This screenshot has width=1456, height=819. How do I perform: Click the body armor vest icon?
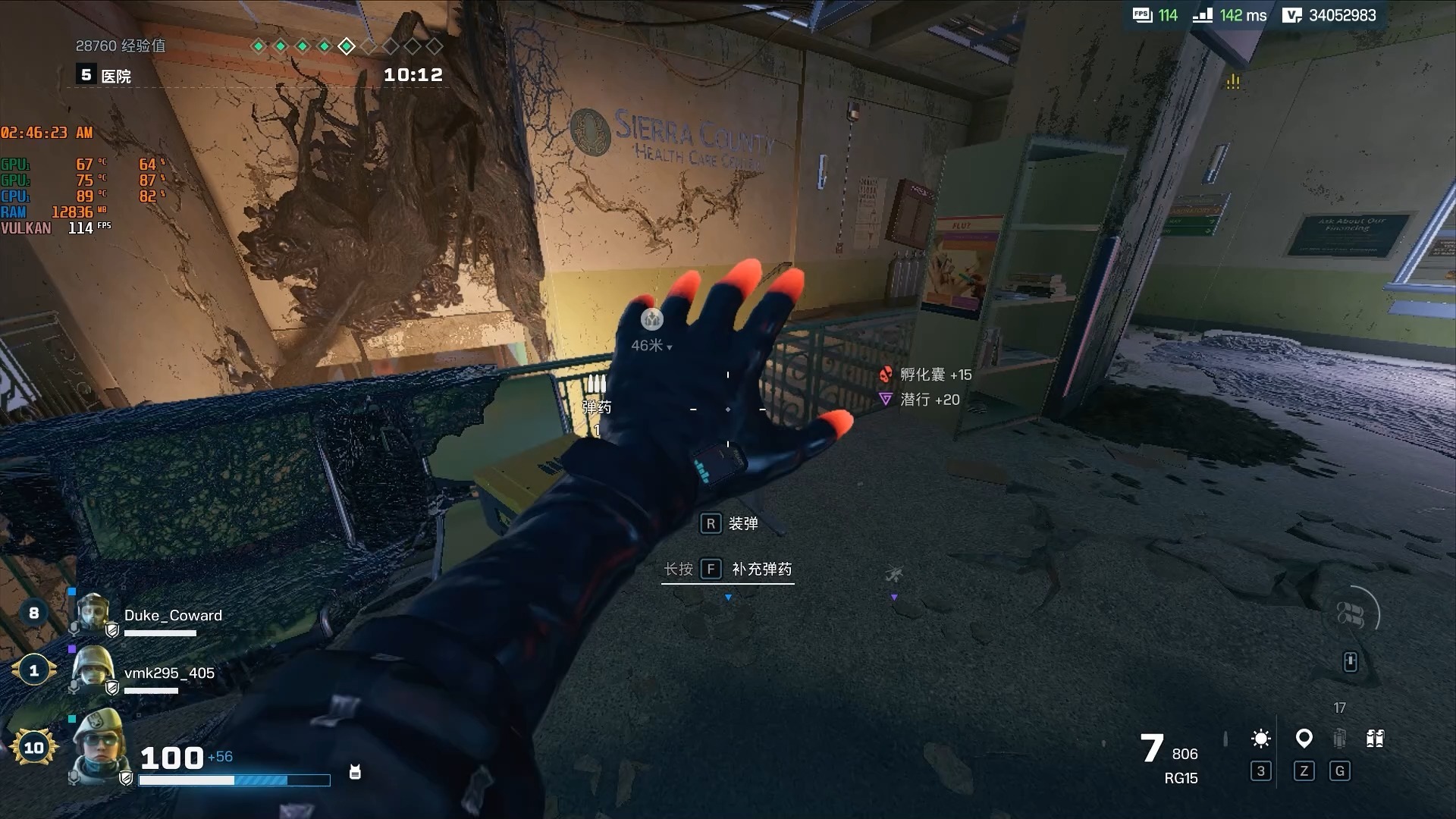pyautogui.click(x=355, y=772)
